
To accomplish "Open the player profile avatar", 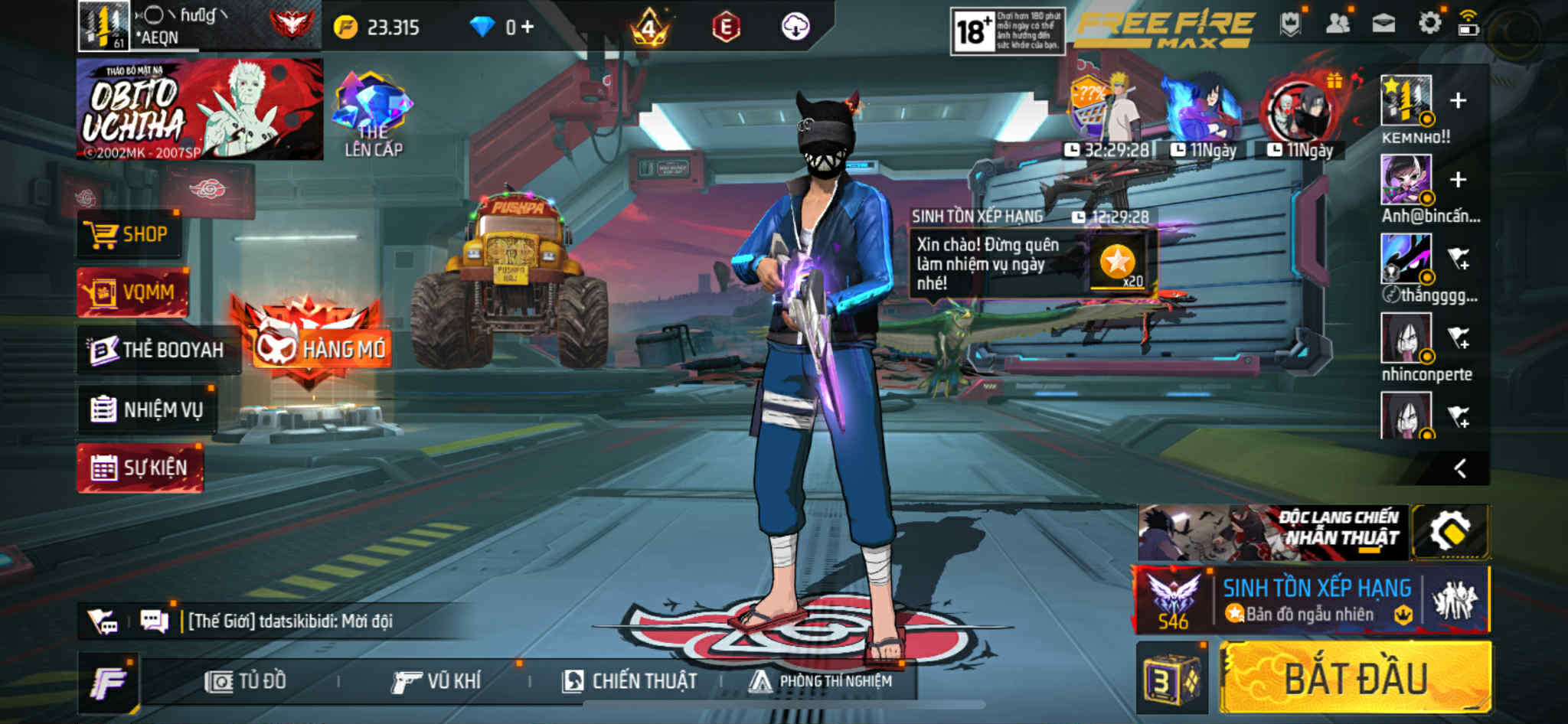I will (103, 26).
